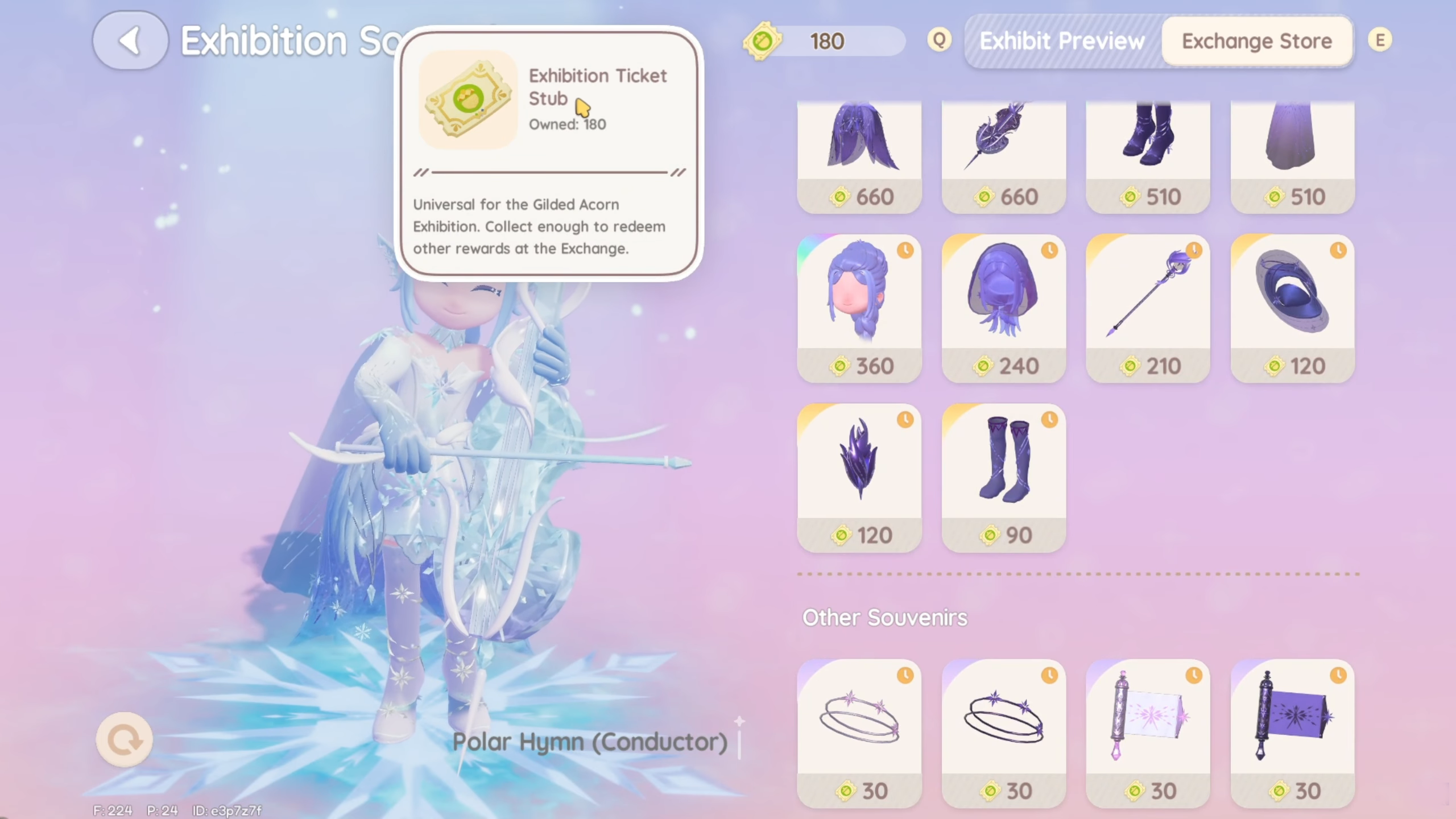1456x819 pixels.
Task: Click the Q shortcut indicator icon
Action: (940, 40)
